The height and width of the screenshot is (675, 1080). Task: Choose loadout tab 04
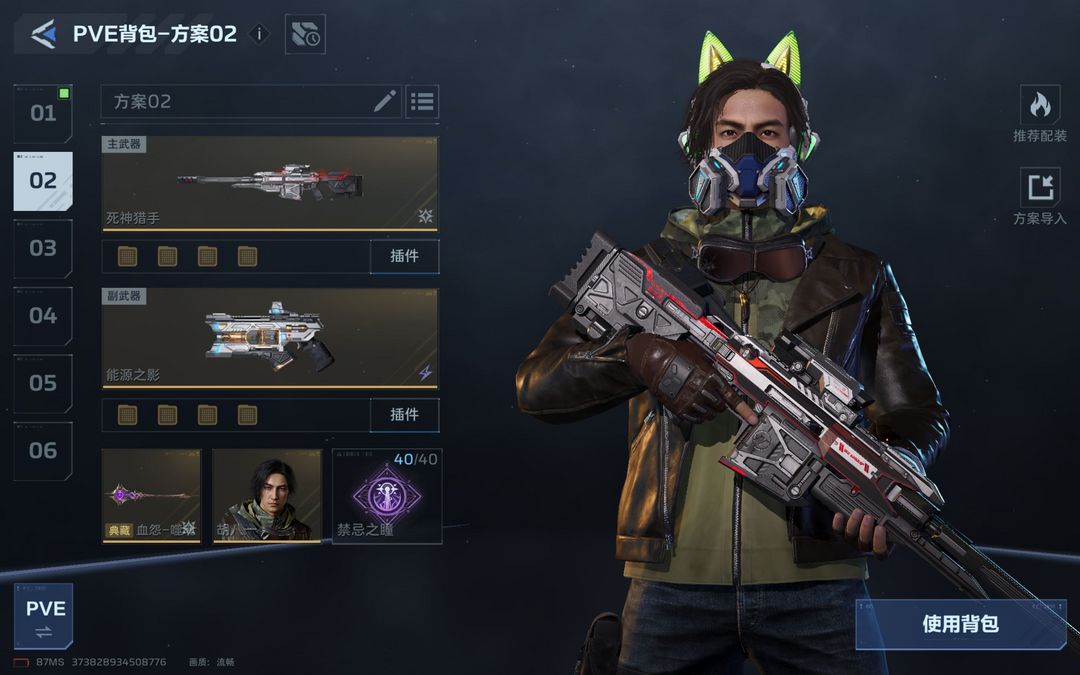[43, 316]
